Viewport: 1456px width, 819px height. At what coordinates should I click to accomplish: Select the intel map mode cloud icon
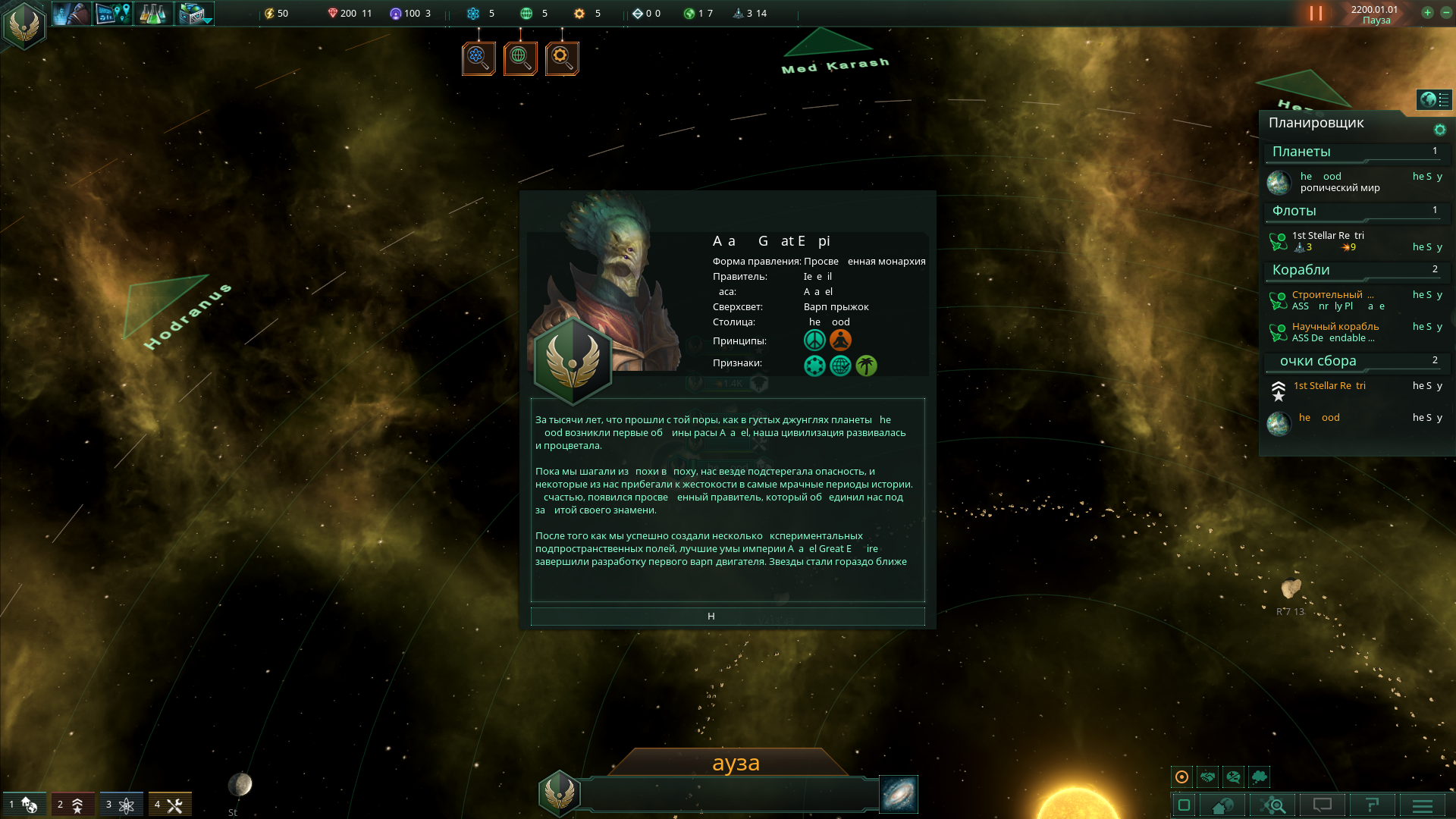pos(1259,777)
